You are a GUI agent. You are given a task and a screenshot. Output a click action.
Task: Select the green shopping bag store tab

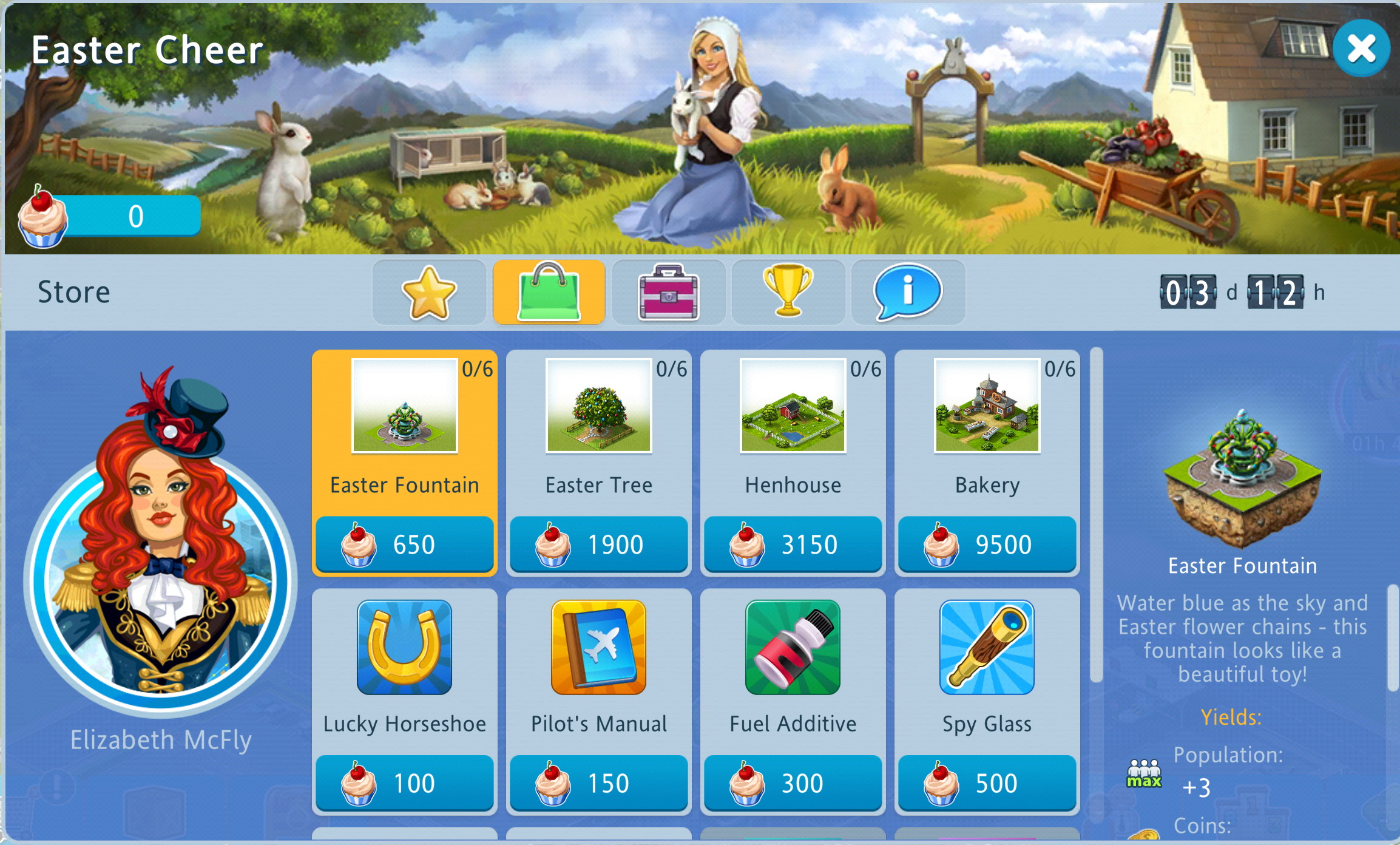tap(549, 293)
